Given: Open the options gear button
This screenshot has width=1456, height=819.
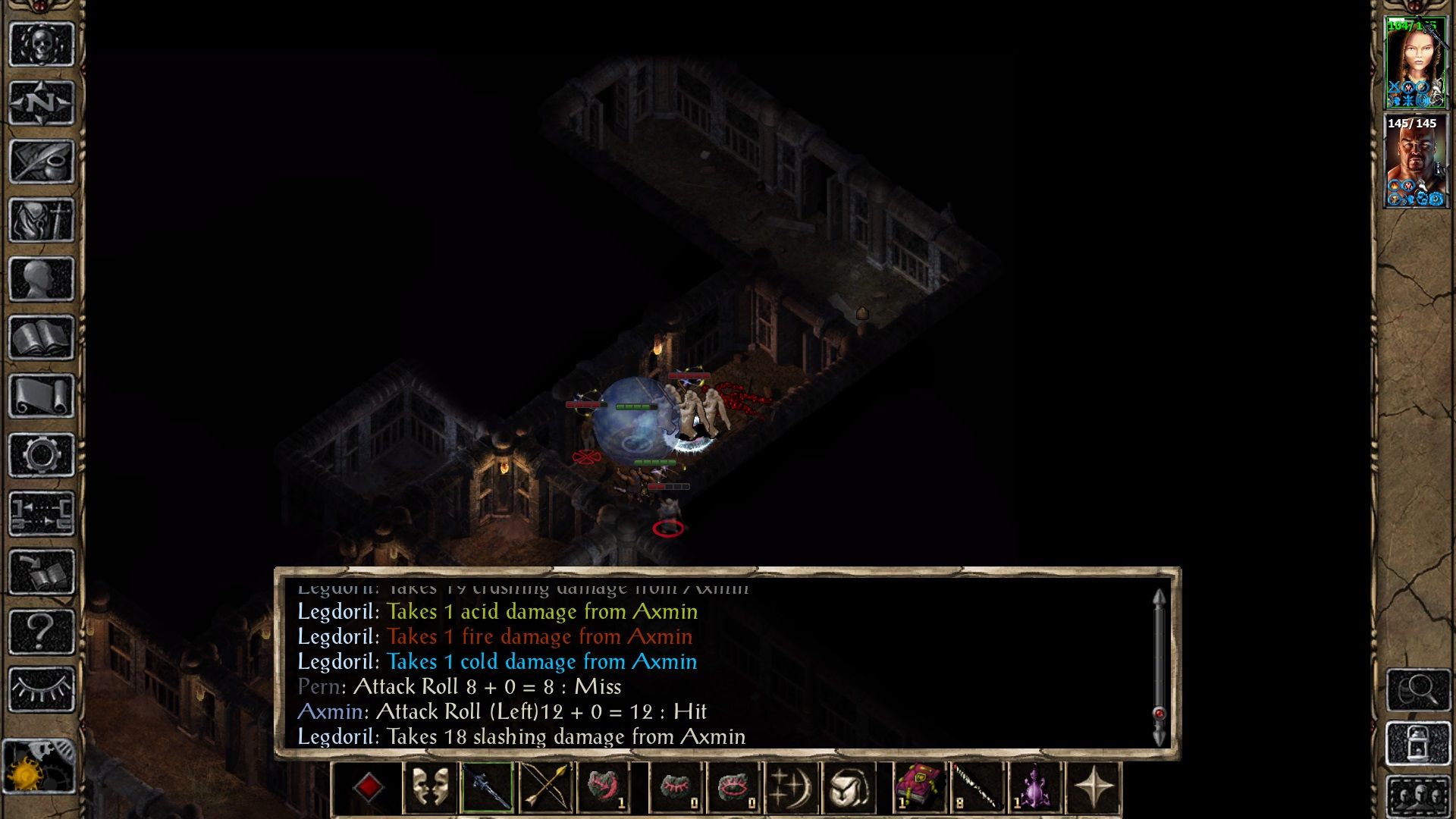Looking at the screenshot, I should [x=41, y=455].
